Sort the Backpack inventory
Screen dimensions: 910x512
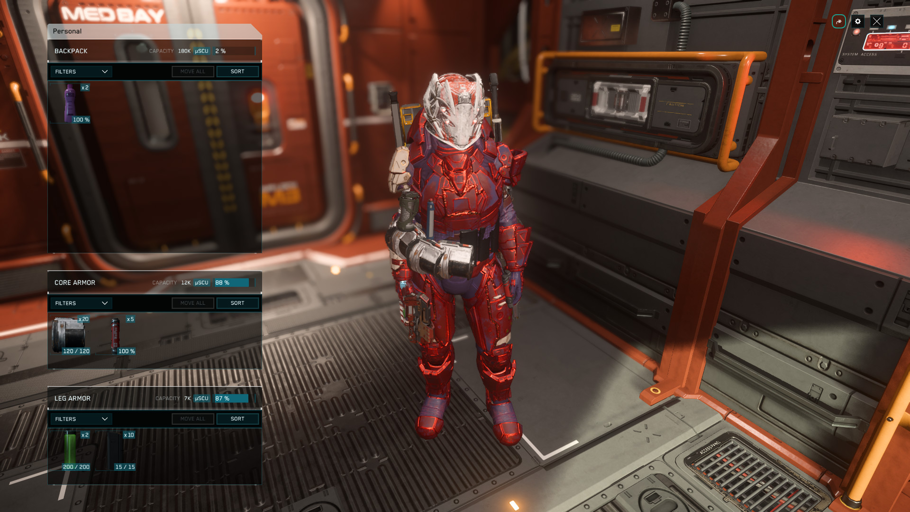click(x=237, y=72)
